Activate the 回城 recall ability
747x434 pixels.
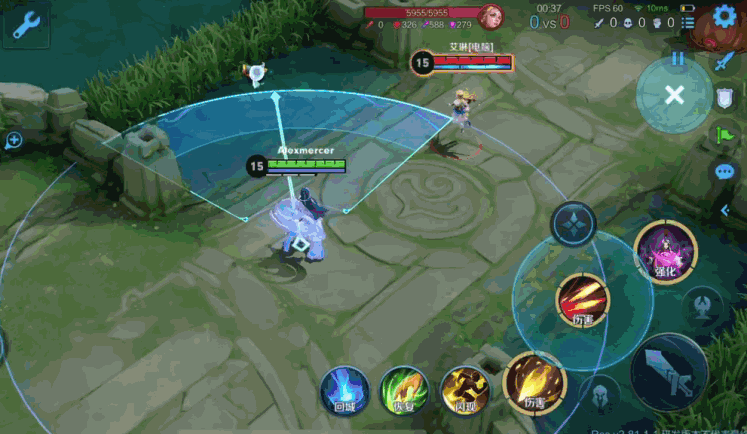pyautogui.click(x=345, y=389)
